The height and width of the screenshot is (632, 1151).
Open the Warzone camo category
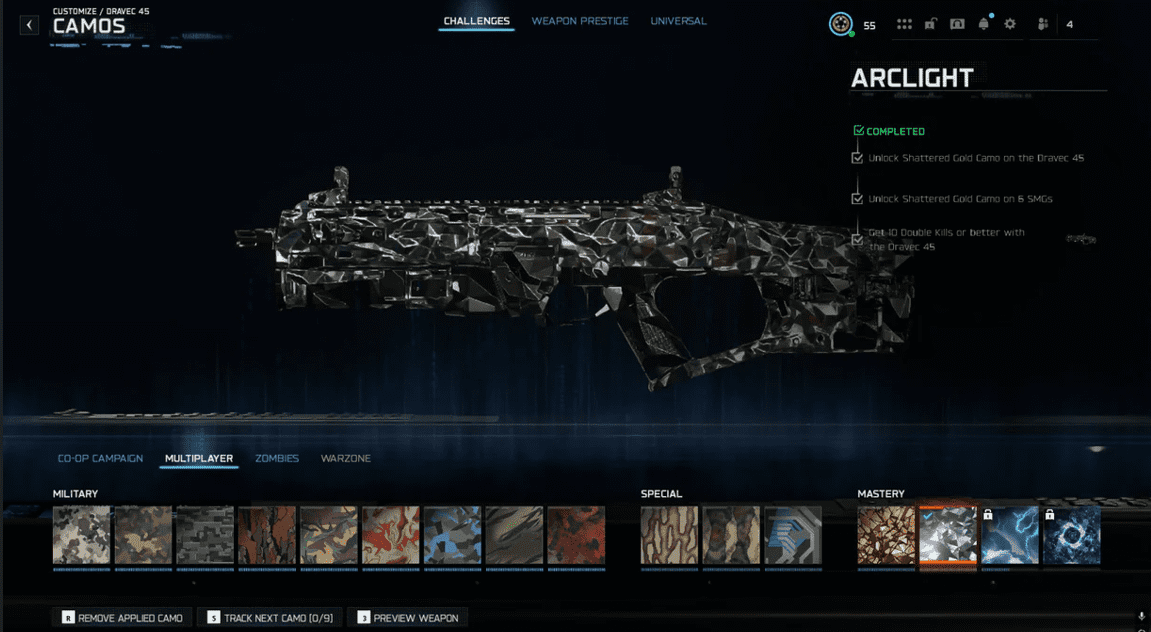click(345, 459)
